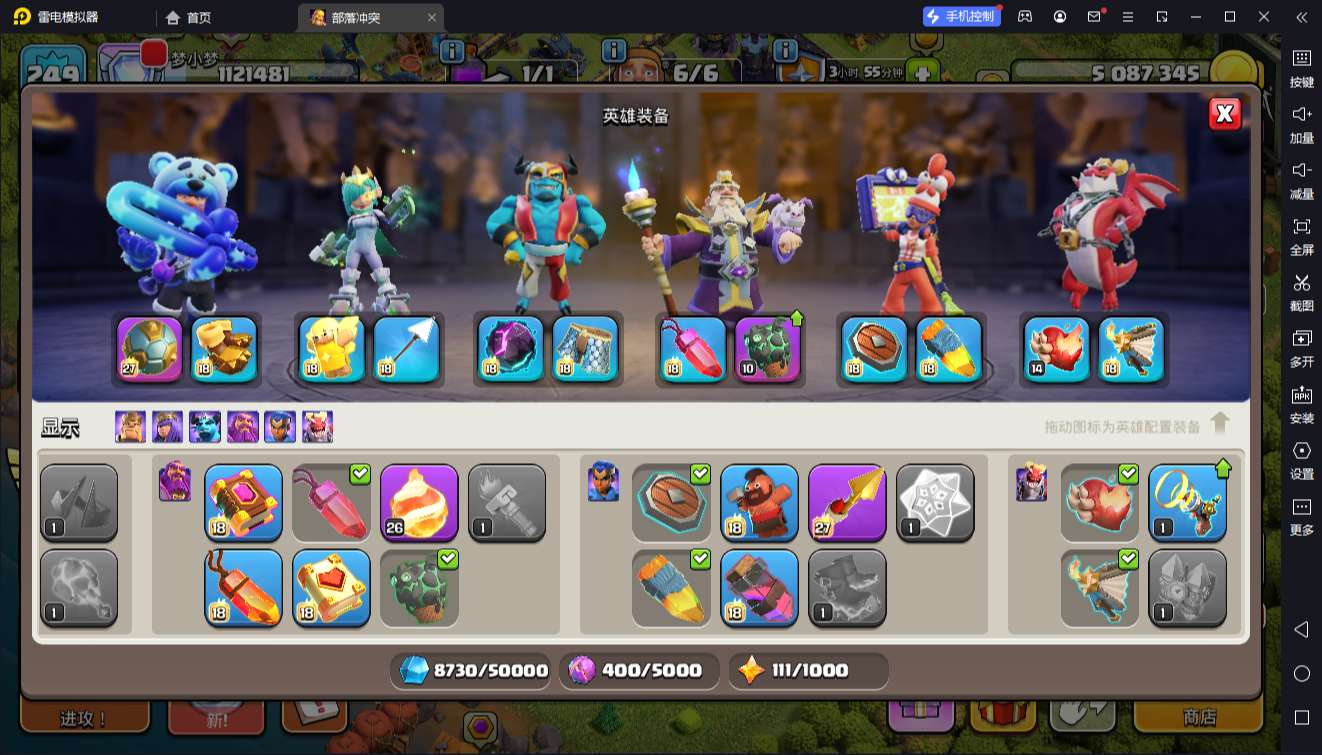Select the purple gold-tipped rocket spear equipment
The image size is (1322, 755).
click(847, 503)
